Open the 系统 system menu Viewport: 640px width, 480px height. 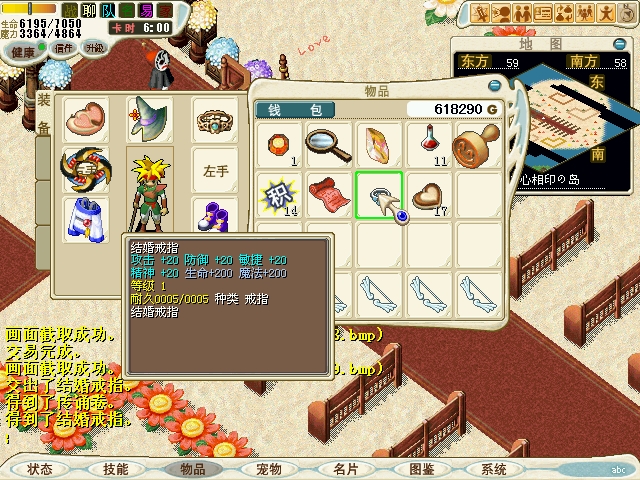494,468
